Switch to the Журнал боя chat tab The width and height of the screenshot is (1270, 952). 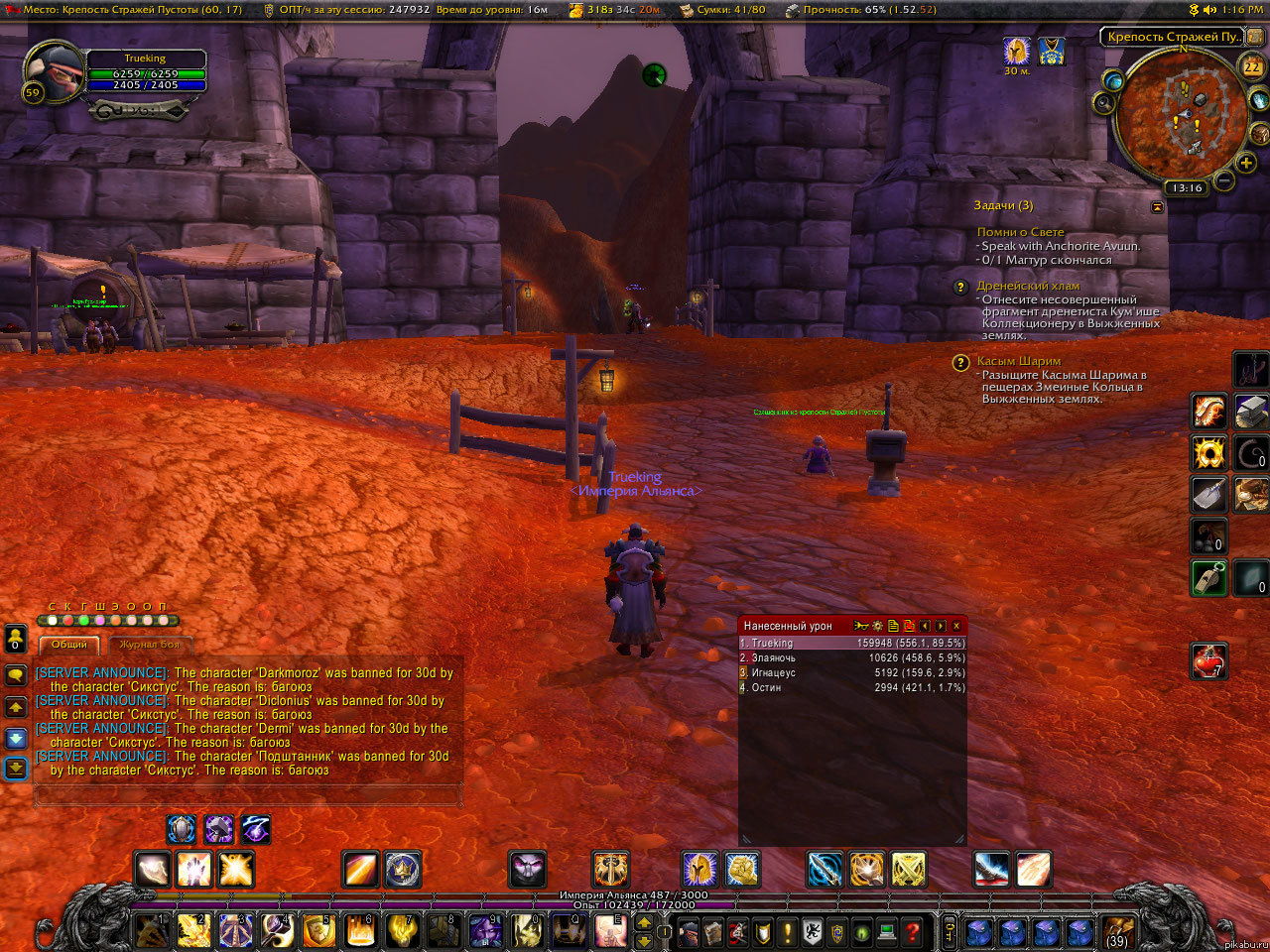(149, 645)
